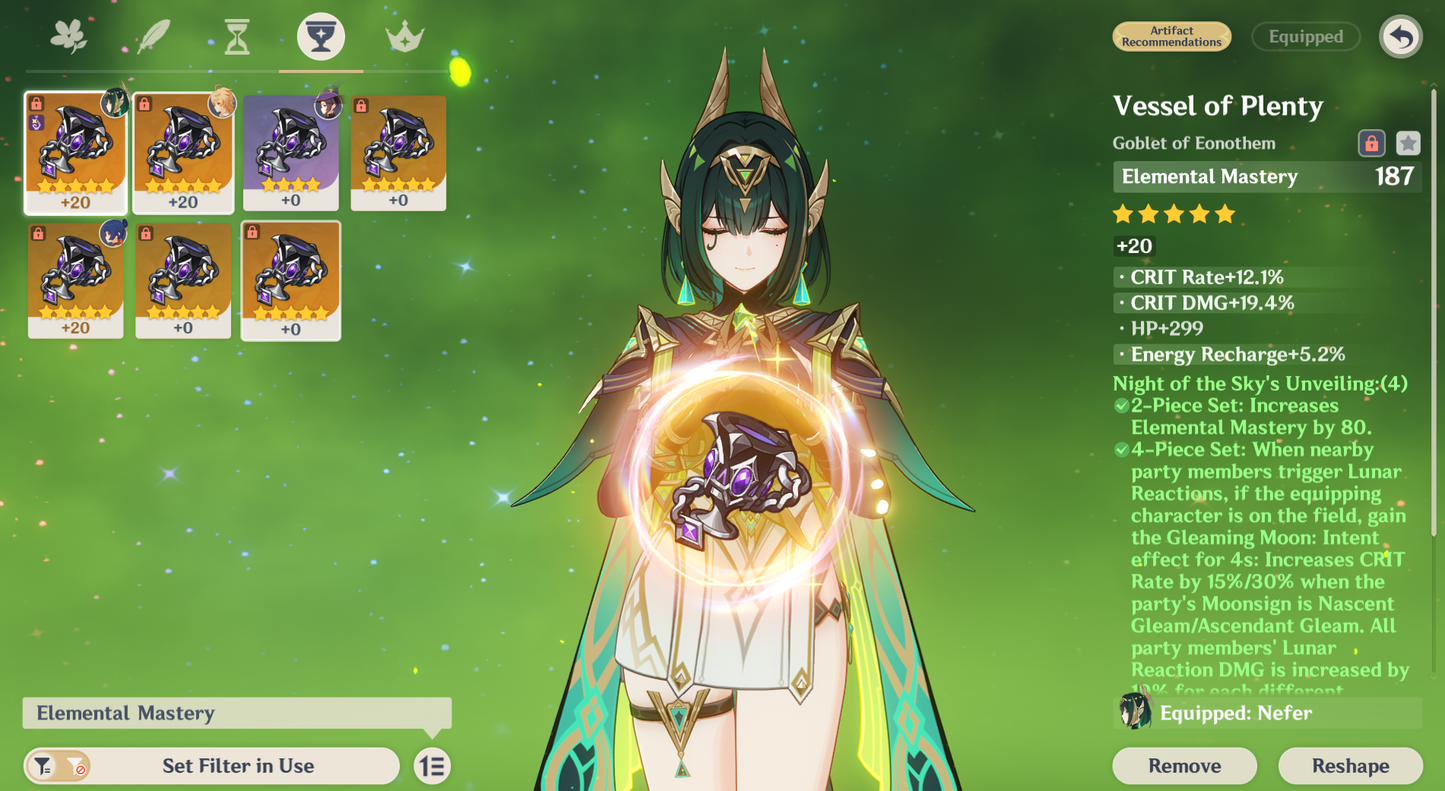Select the Plume of Death category icon
Viewport: 1445px width, 791px height.
[x=154, y=36]
